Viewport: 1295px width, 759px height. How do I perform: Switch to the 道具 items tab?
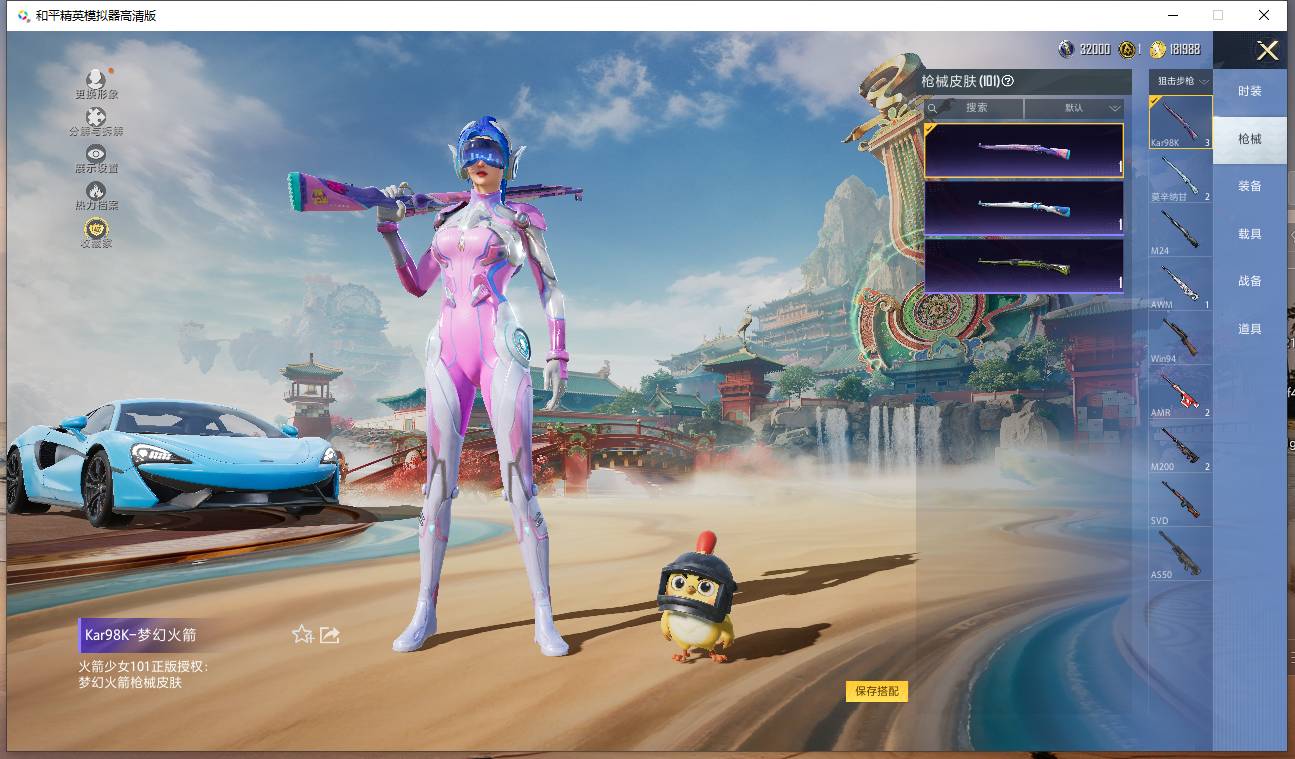[1249, 329]
